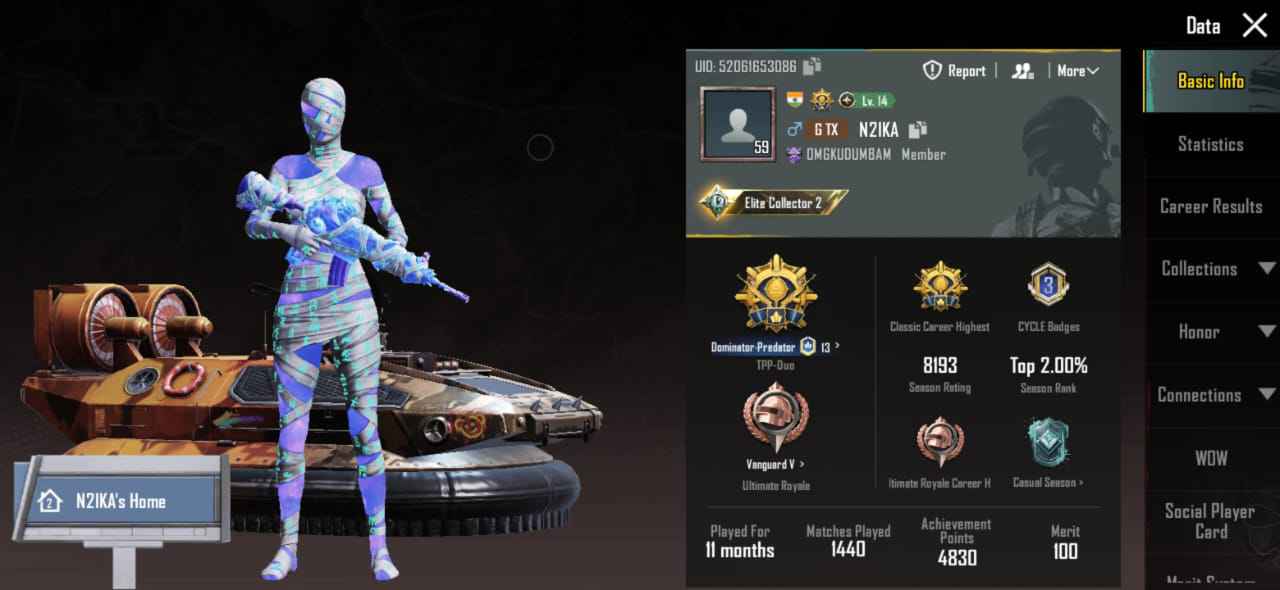Viewport: 1280px width, 590px height.
Task: Copy the player UID
Action: point(812,67)
